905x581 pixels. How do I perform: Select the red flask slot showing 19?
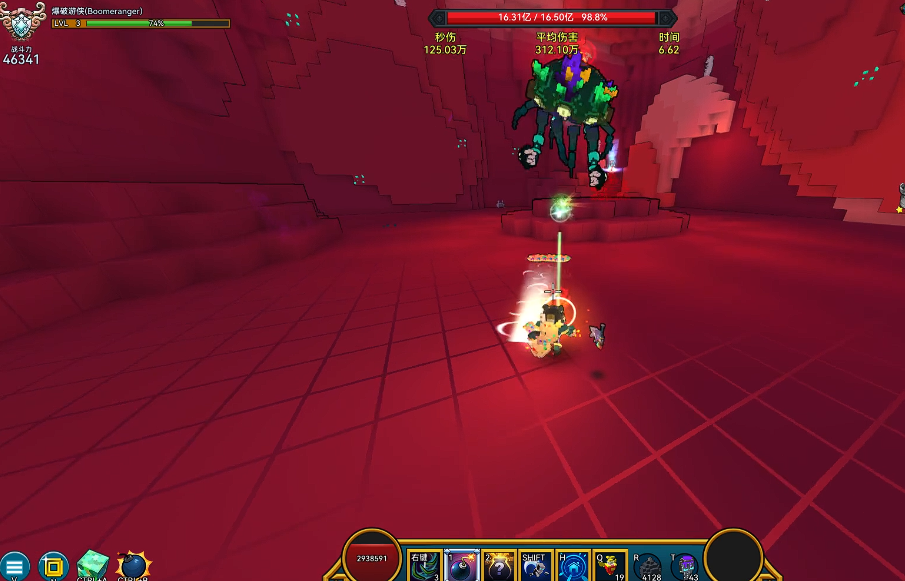(x=610, y=567)
